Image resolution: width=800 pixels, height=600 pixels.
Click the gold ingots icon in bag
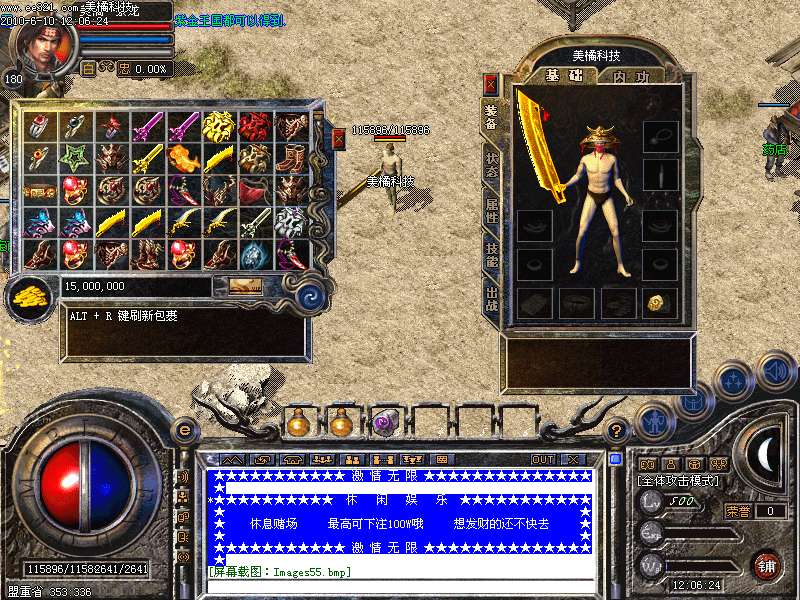pyautogui.click(x=30, y=296)
